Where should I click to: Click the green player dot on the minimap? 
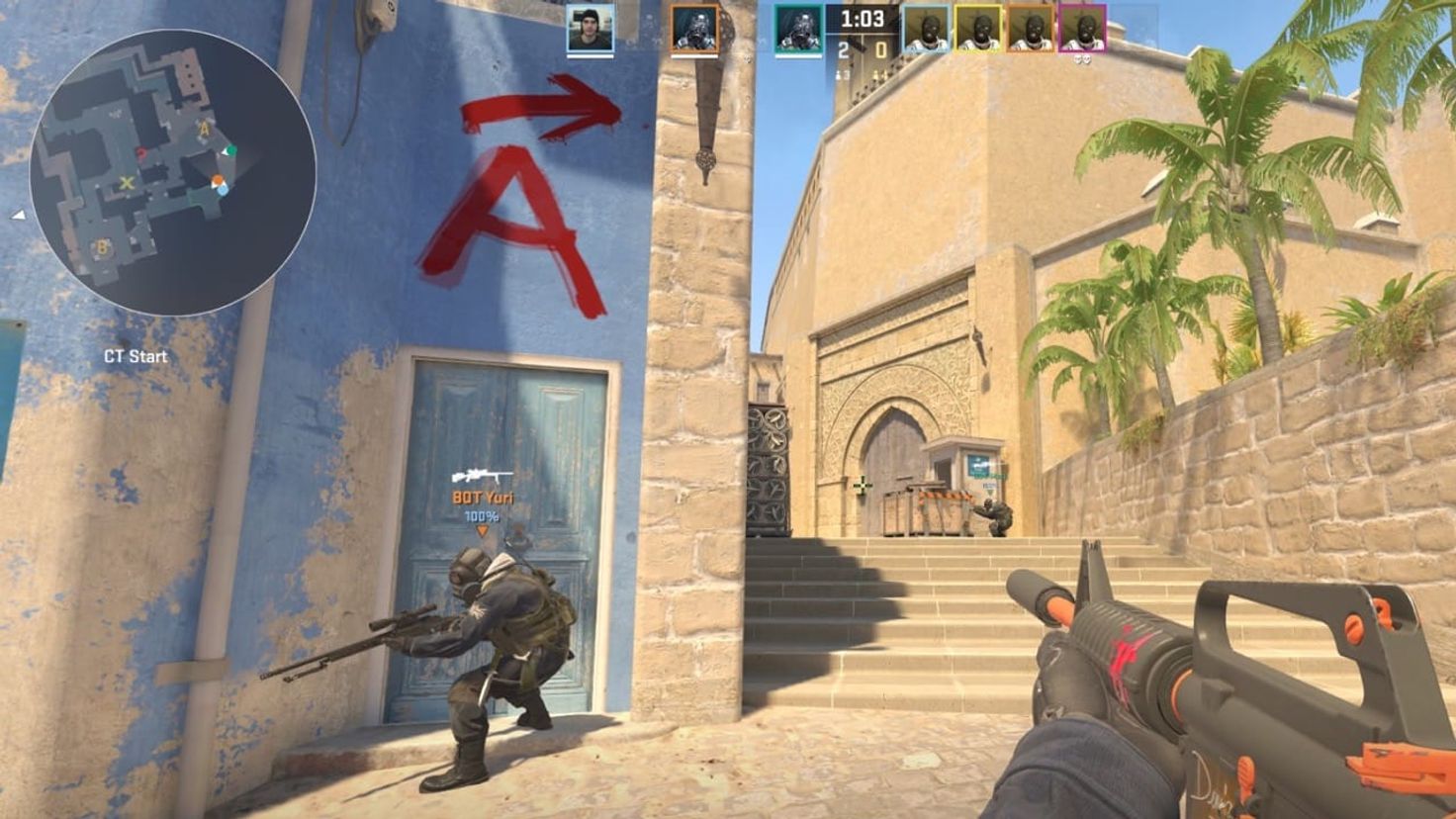(x=232, y=149)
